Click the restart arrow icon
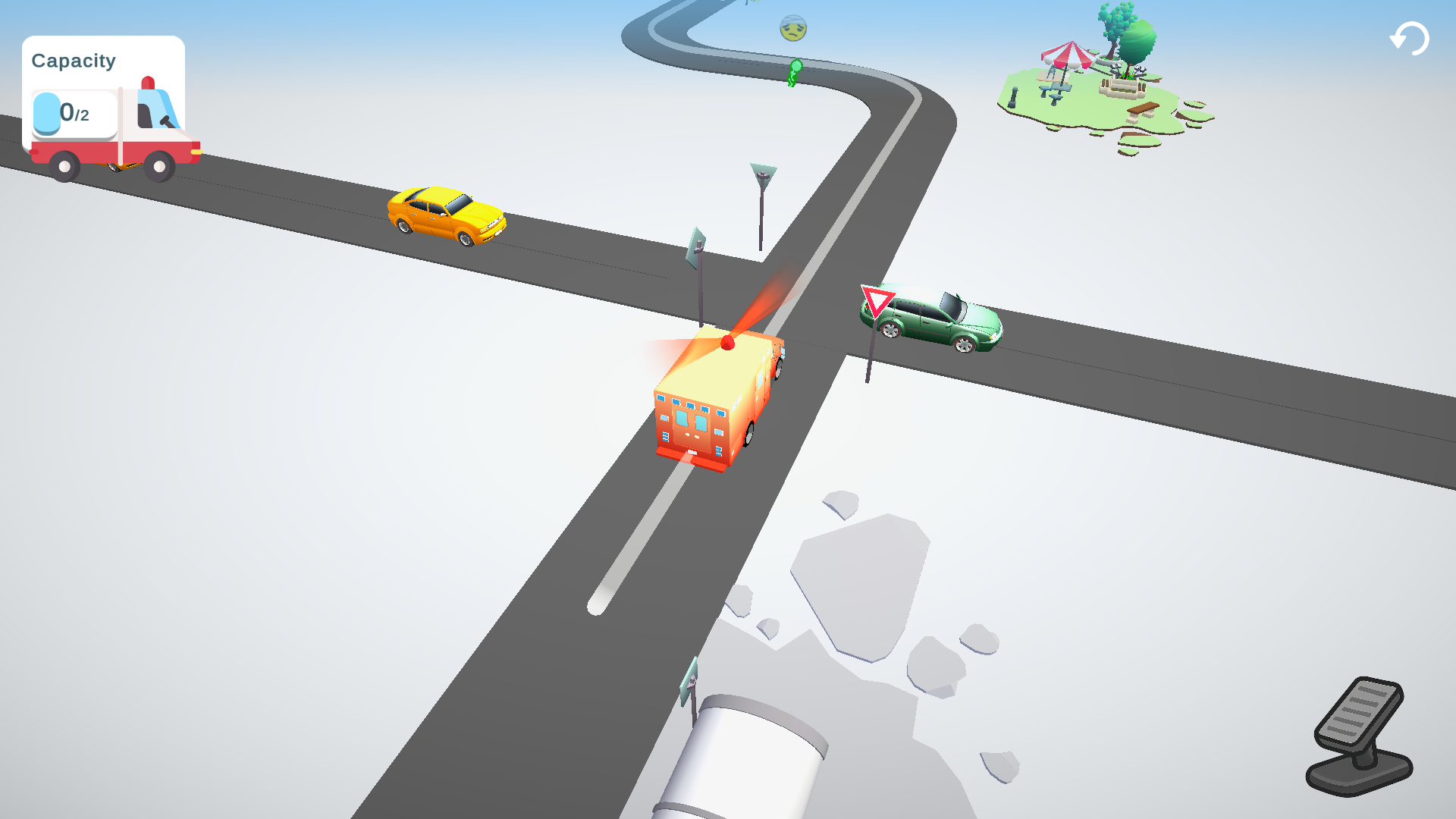Image resolution: width=1456 pixels, height=819 pixels. (1409, 37)
